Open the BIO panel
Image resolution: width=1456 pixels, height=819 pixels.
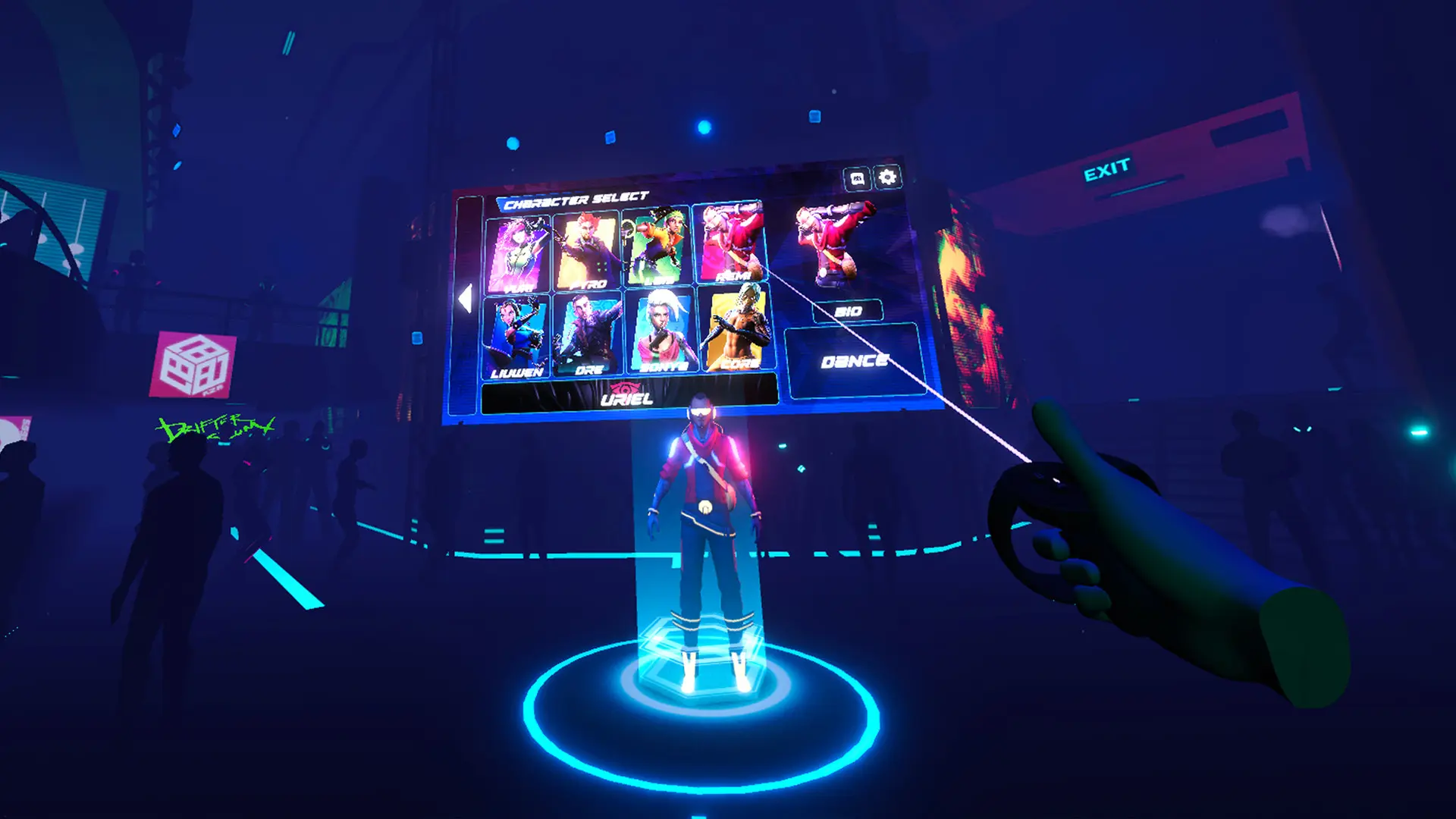(847, 309)
